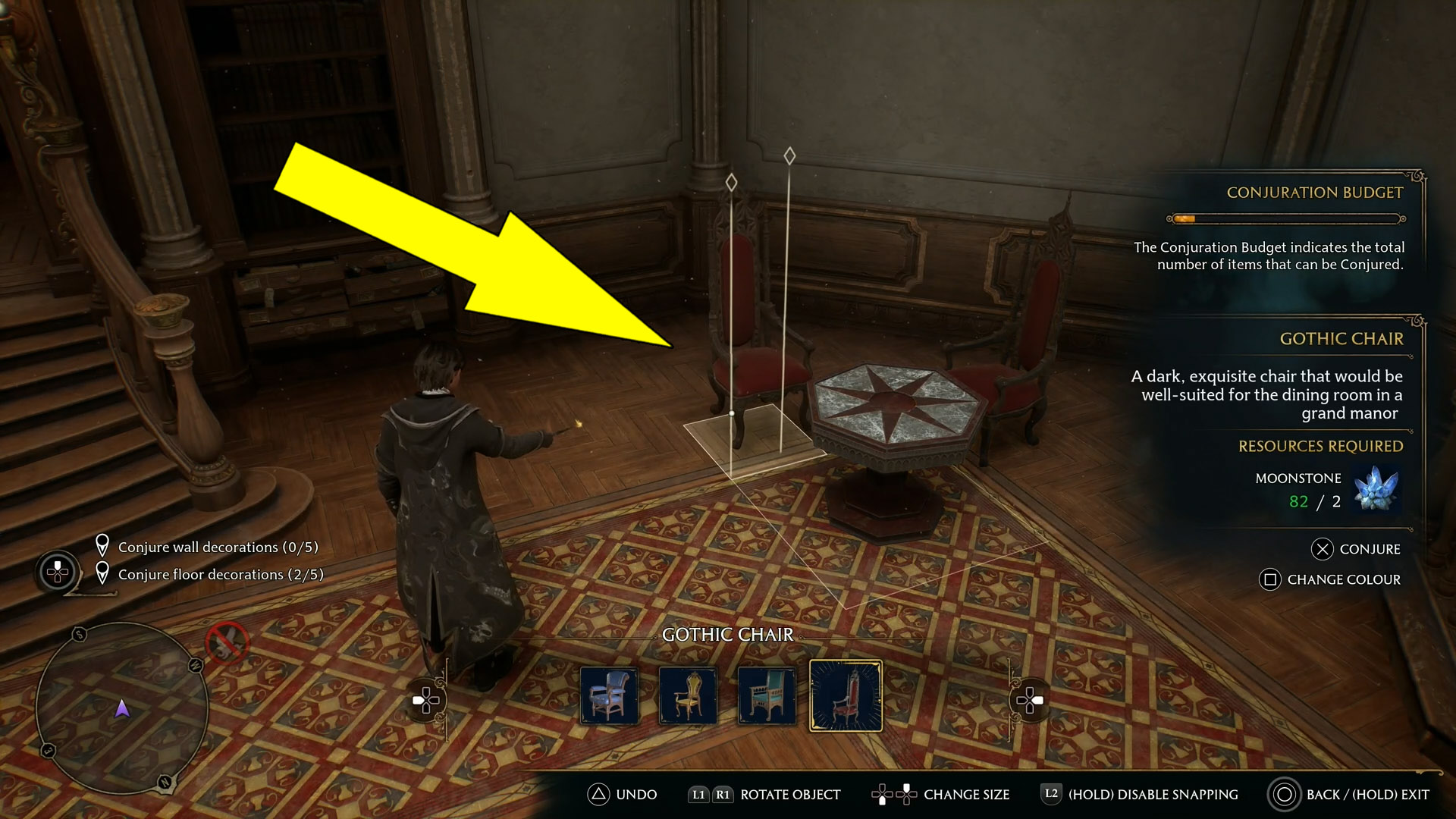Toggle Disable Snapping with L2 prompt
Screen dimensions: 1456x819
[1051, 795]
